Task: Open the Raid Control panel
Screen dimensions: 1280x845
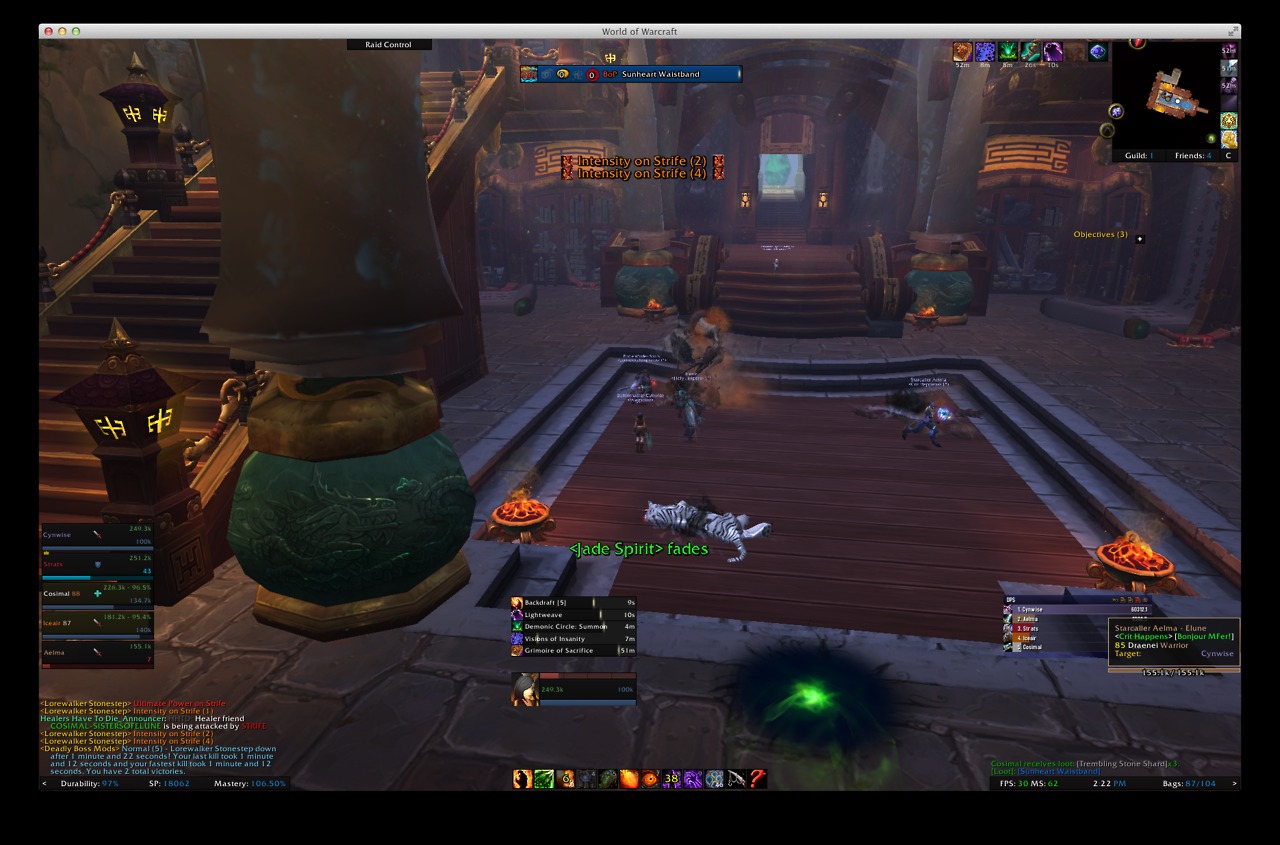Action: tap(389, 45)
